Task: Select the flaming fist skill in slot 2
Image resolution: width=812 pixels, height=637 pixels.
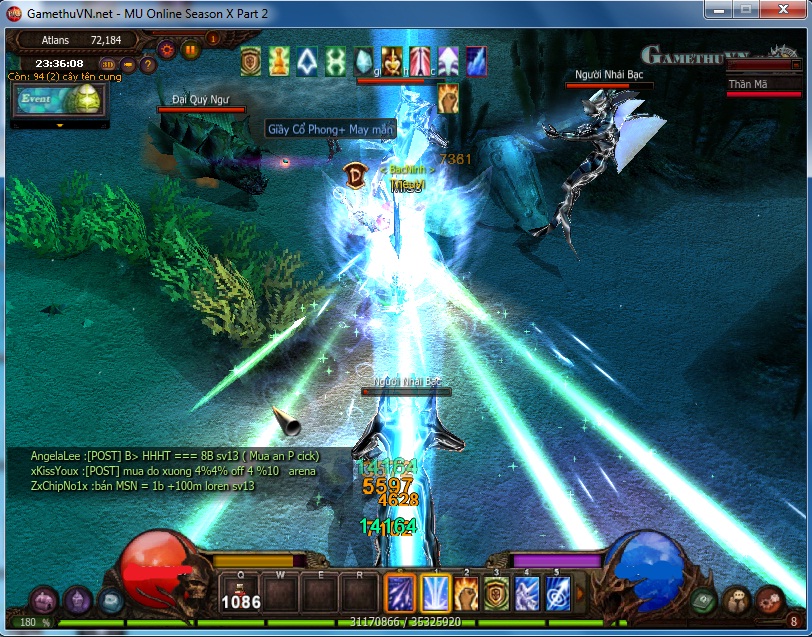Action: [466, 592]
